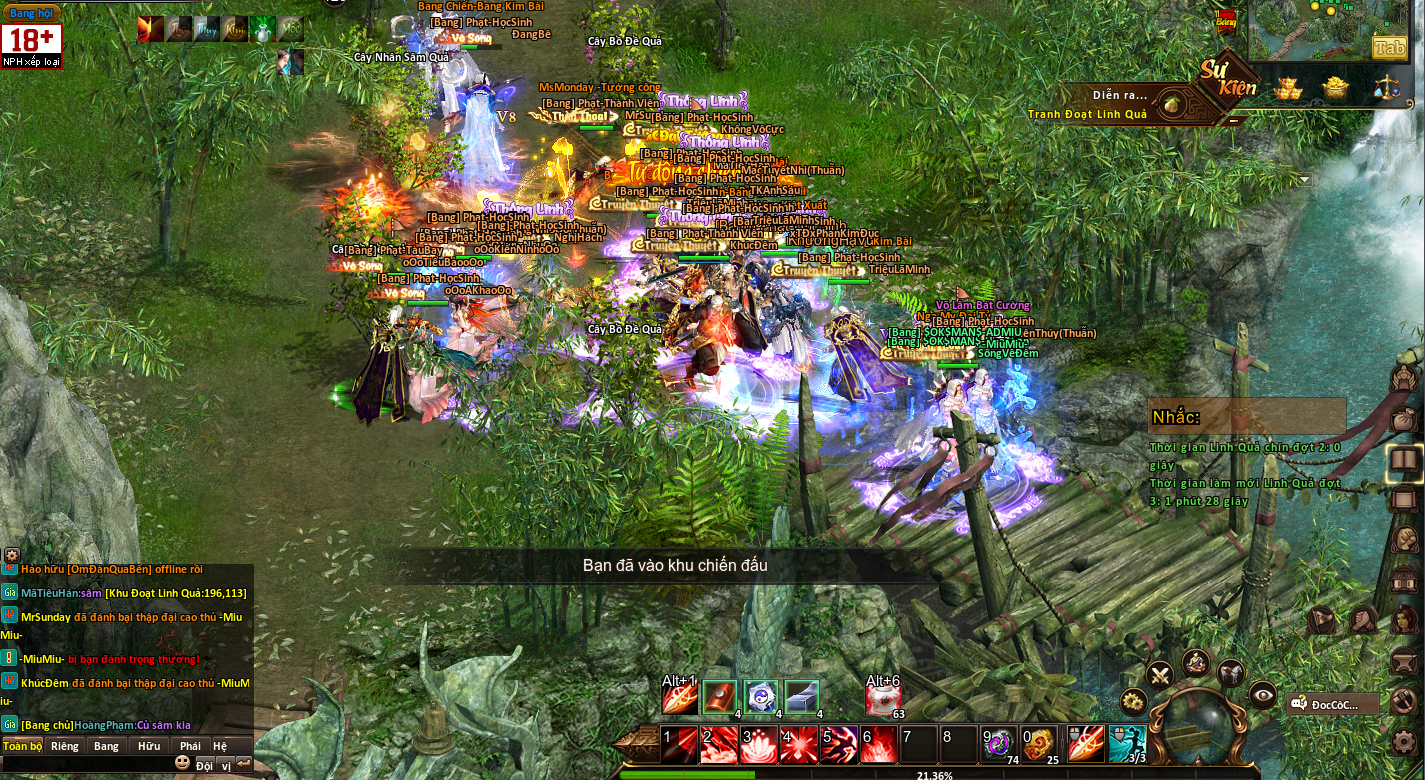The image size is (1425, 780).
Task: Show the Phái chat tab
Action: (190, 746)
